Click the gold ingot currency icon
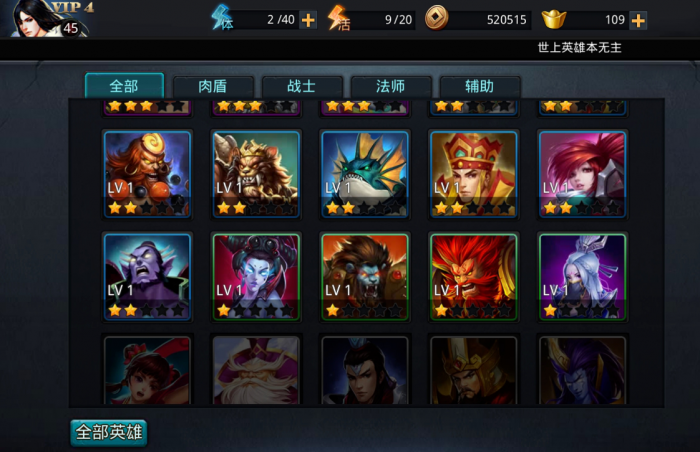This screenshot has height=452, width=700. [x=556, y=19]
